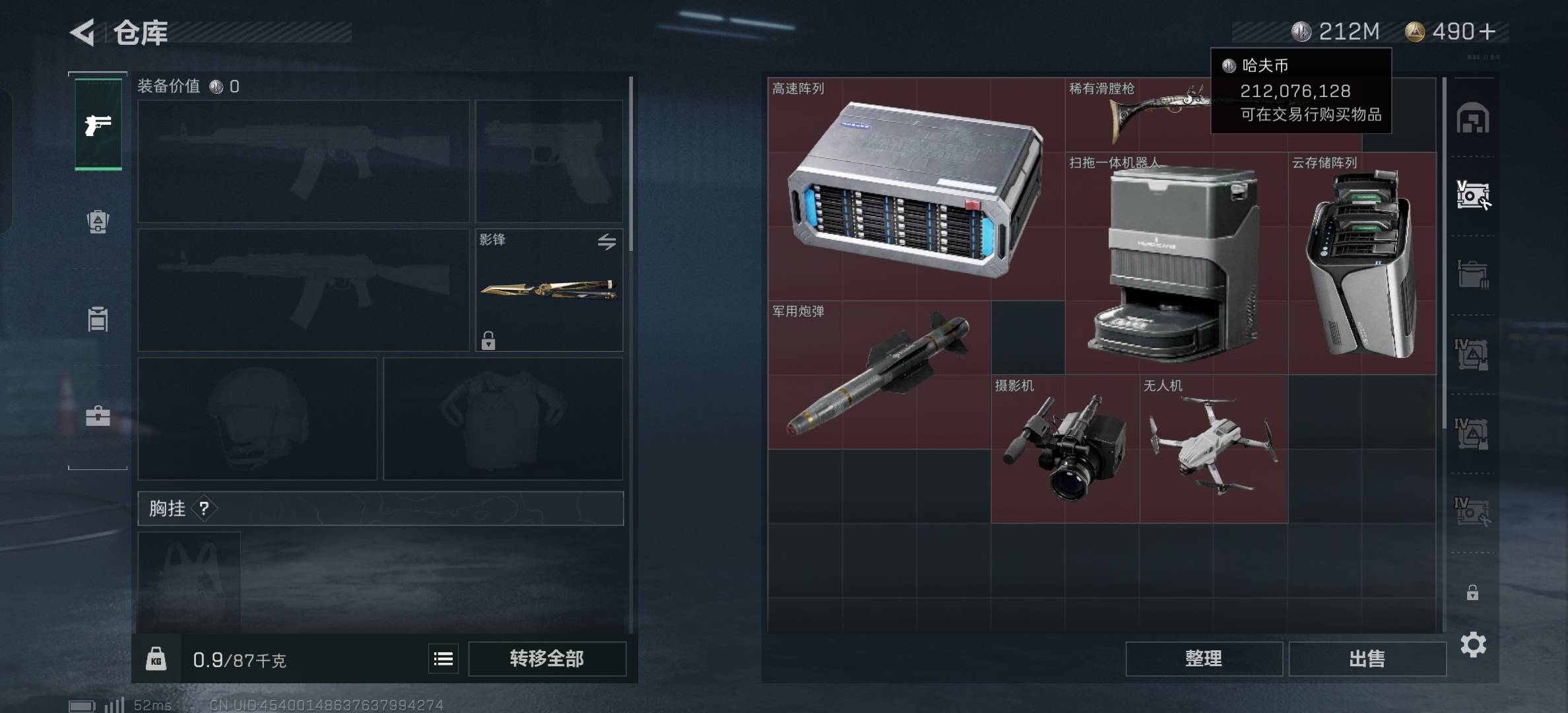Open warehouse settings gear icon
The width and height of the screenshot is (1568, 713).
pyautogui.click(x=1473, y=644)
